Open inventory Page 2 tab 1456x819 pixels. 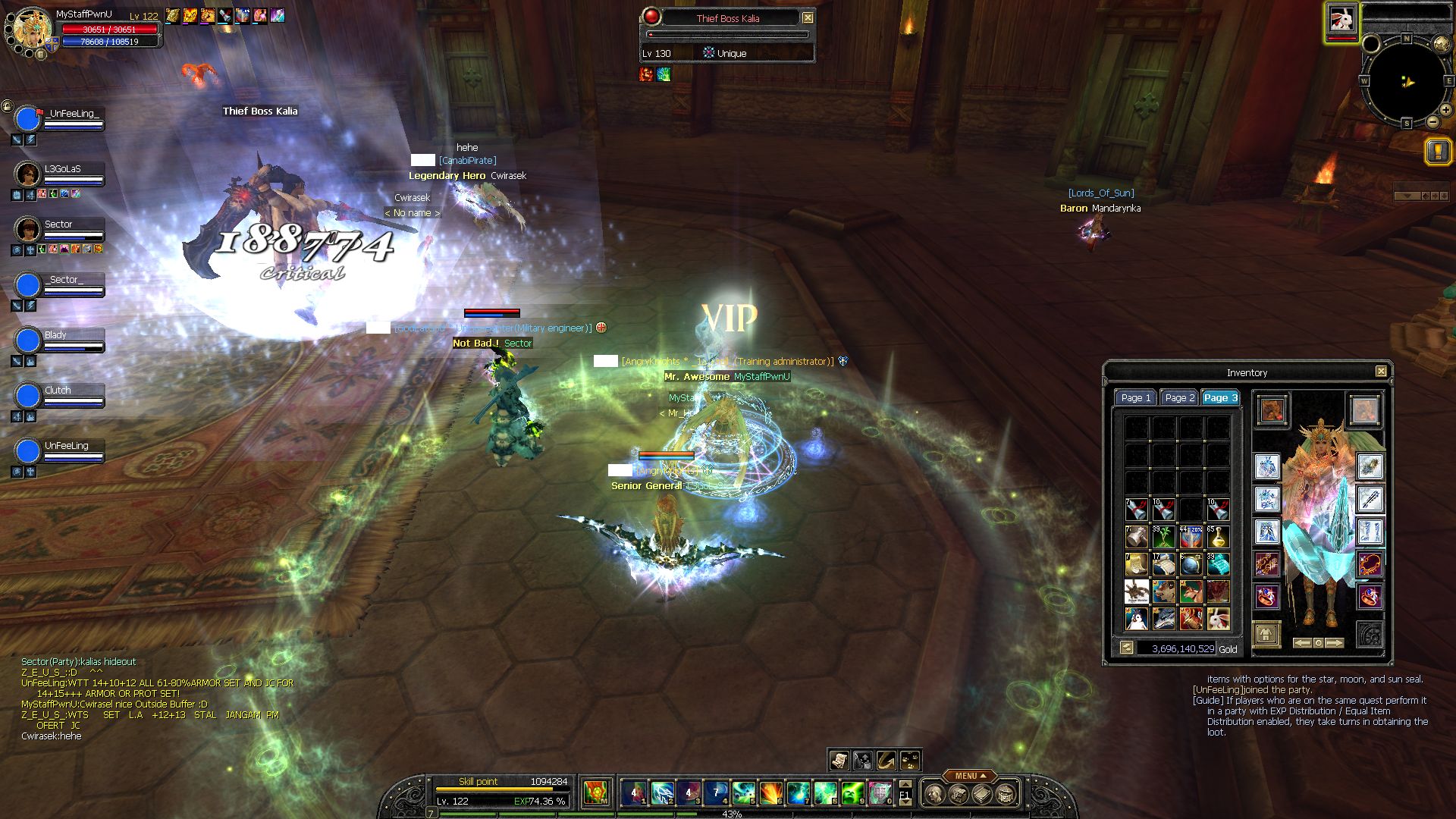pos(1179,398)
